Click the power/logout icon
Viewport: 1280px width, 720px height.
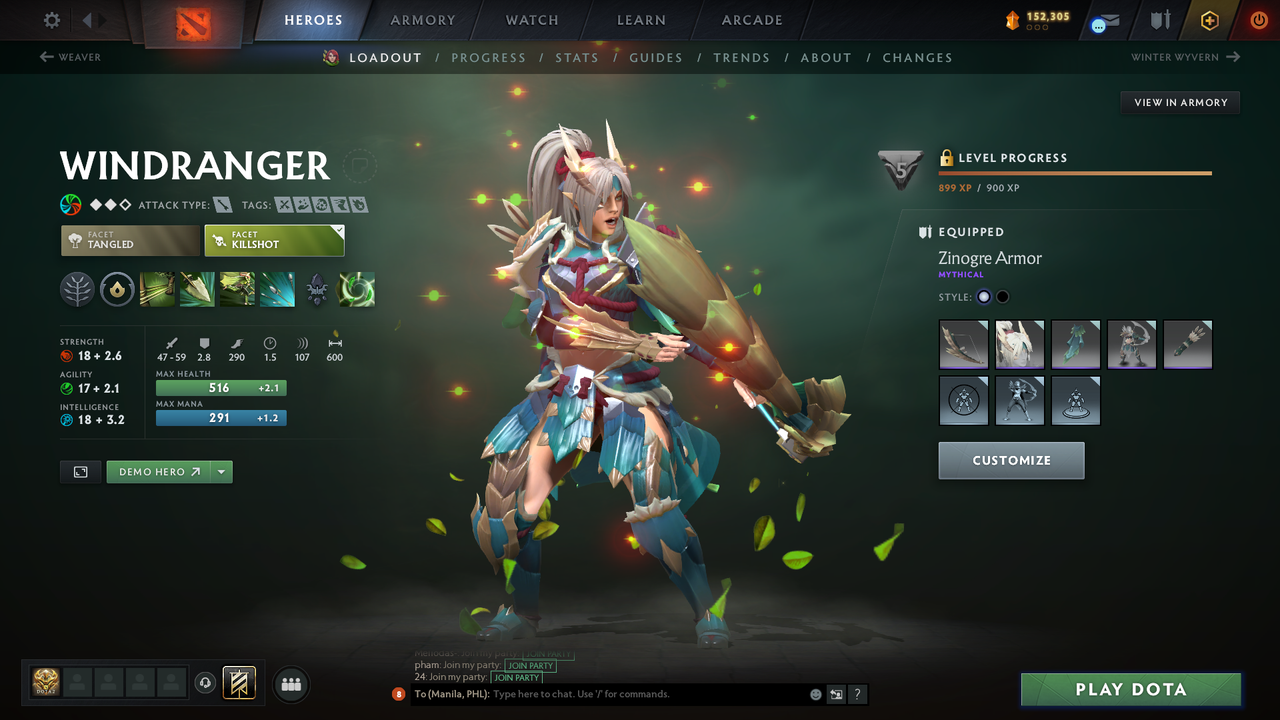pos(1257,19)
